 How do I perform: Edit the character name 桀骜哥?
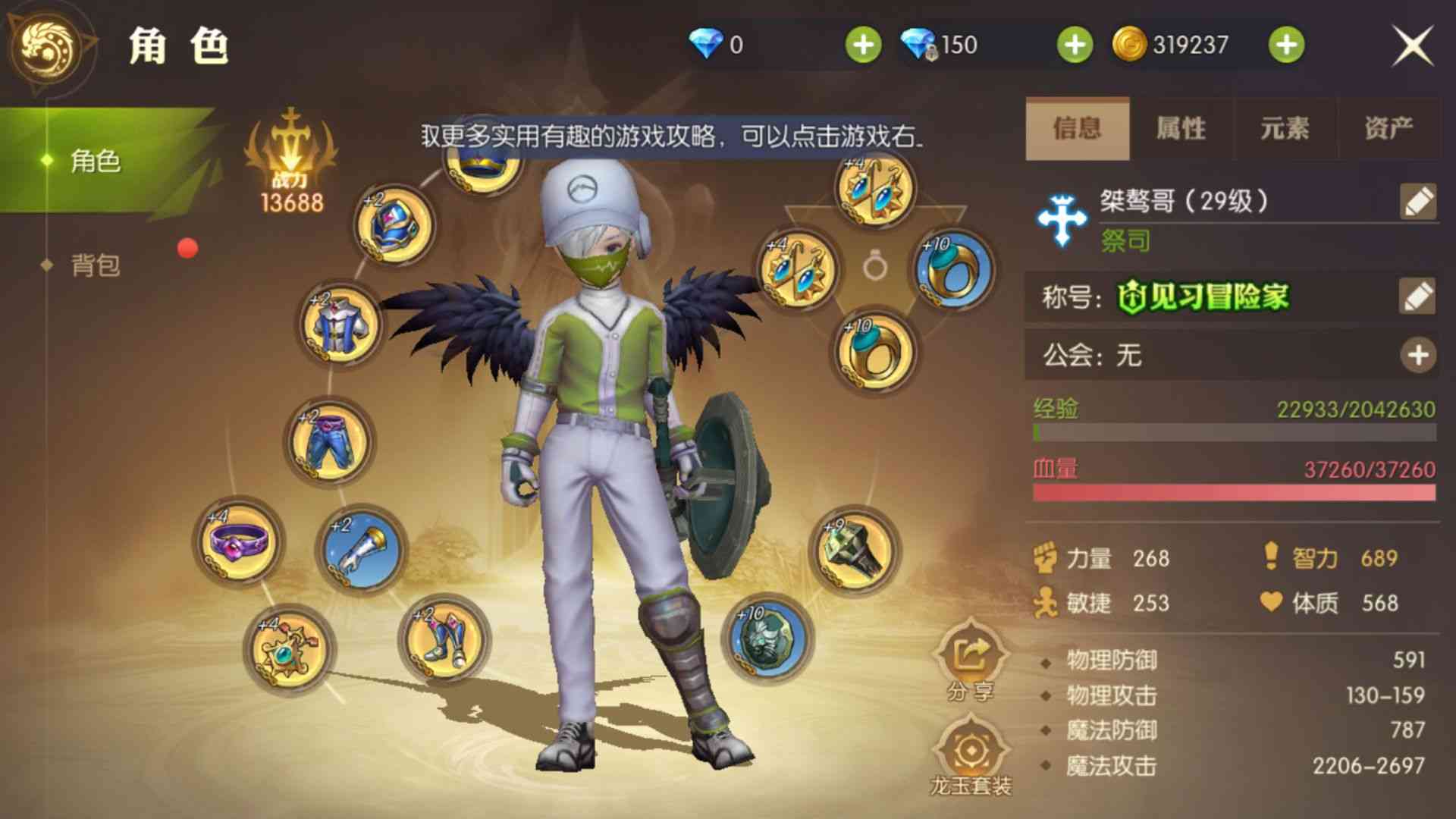point(1420,199)
